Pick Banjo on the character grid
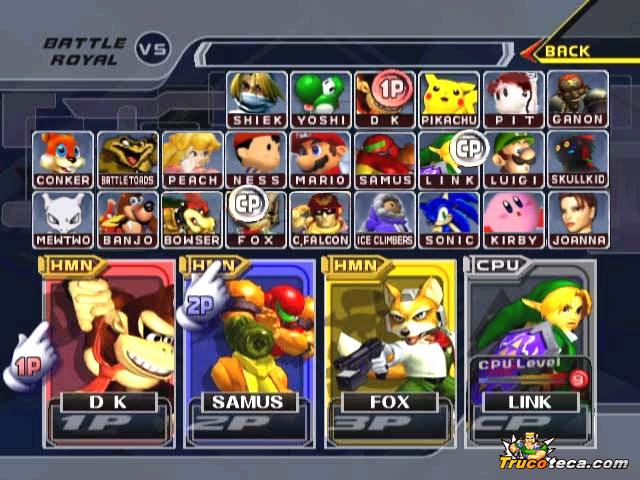Image resolution: width=640 pixels, height=480 pixels. (128, 218)
